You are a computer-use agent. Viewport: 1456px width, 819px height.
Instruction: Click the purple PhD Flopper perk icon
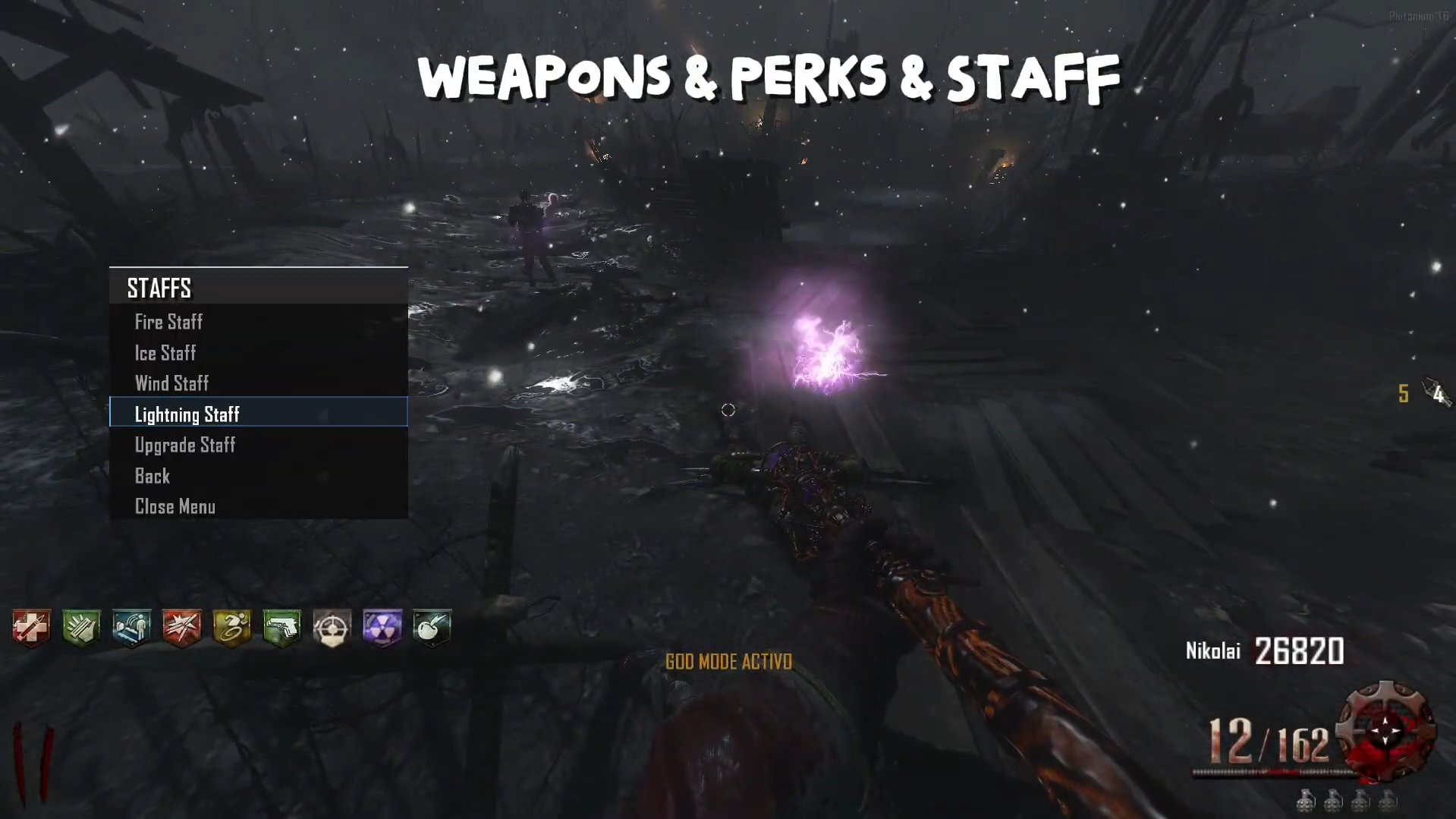point(382,628)
